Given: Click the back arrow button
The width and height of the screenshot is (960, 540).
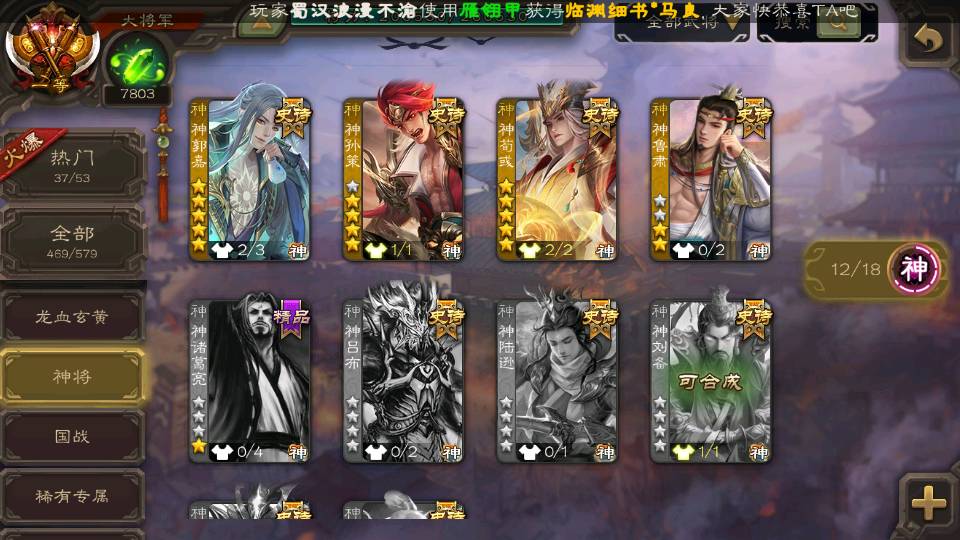Looking at the screenshot, I should 929,40.
